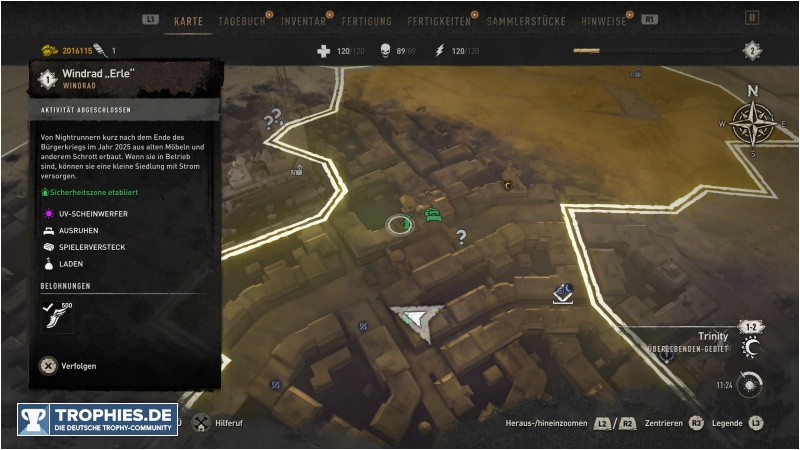Open the Inventar tab

click(x=303, y=20)
